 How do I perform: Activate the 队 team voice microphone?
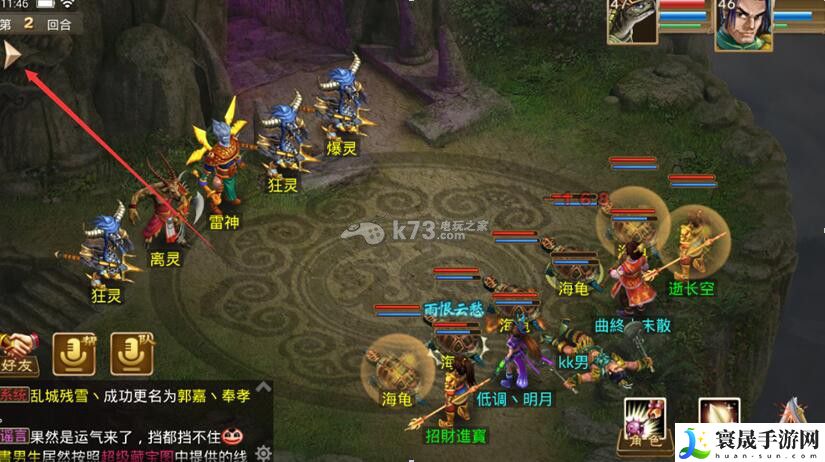click(x=131, y=352)
